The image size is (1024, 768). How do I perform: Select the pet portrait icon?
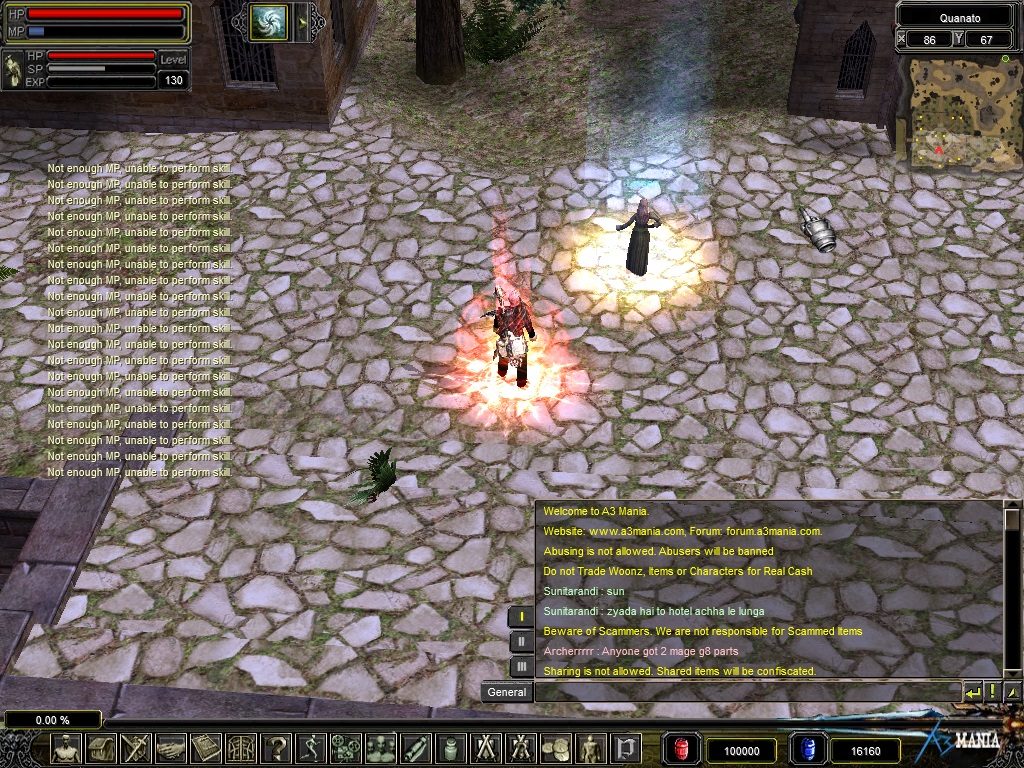[x=13, y=70]
